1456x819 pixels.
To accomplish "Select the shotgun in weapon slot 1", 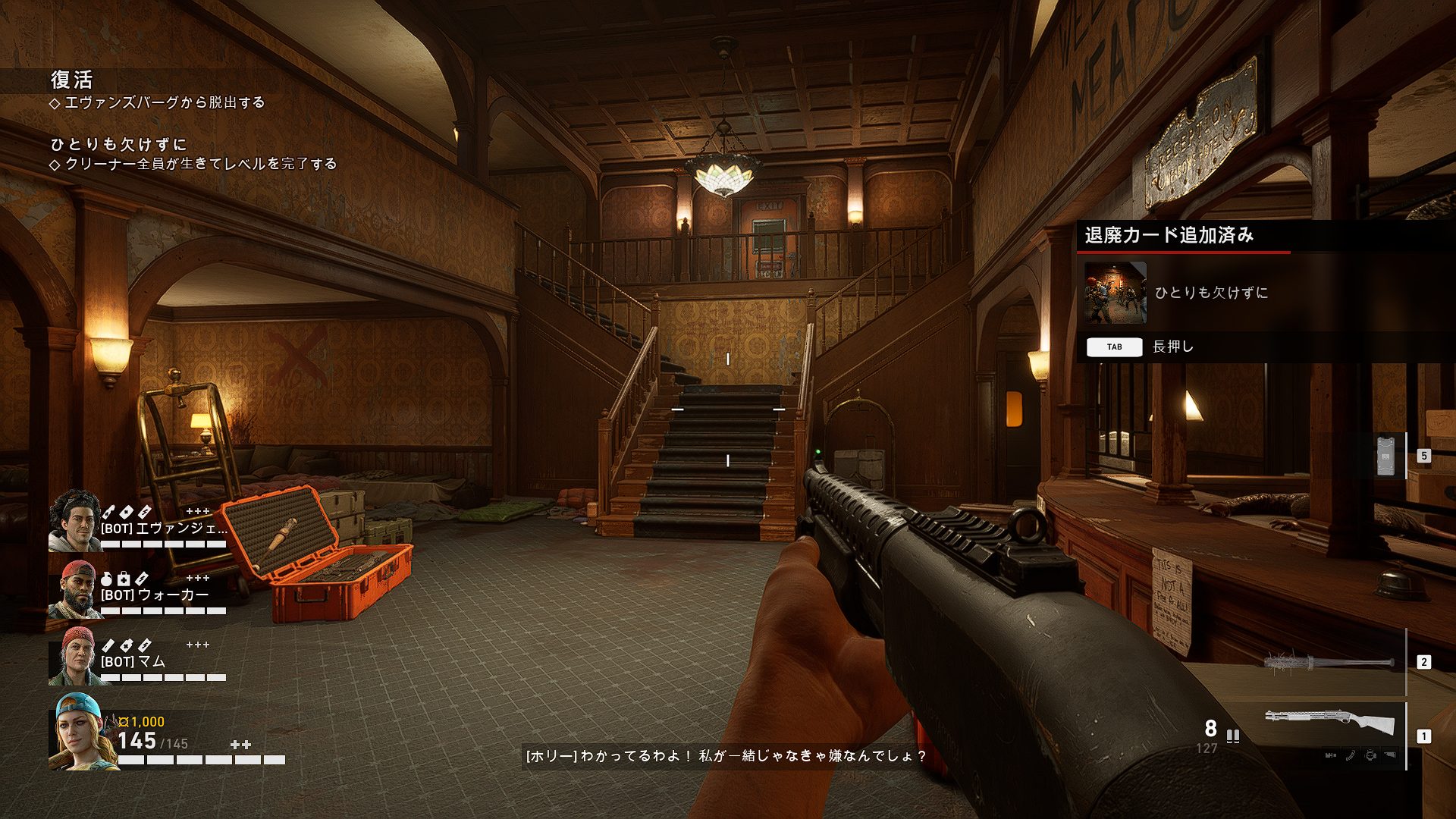I will [x=1329, y=723].
